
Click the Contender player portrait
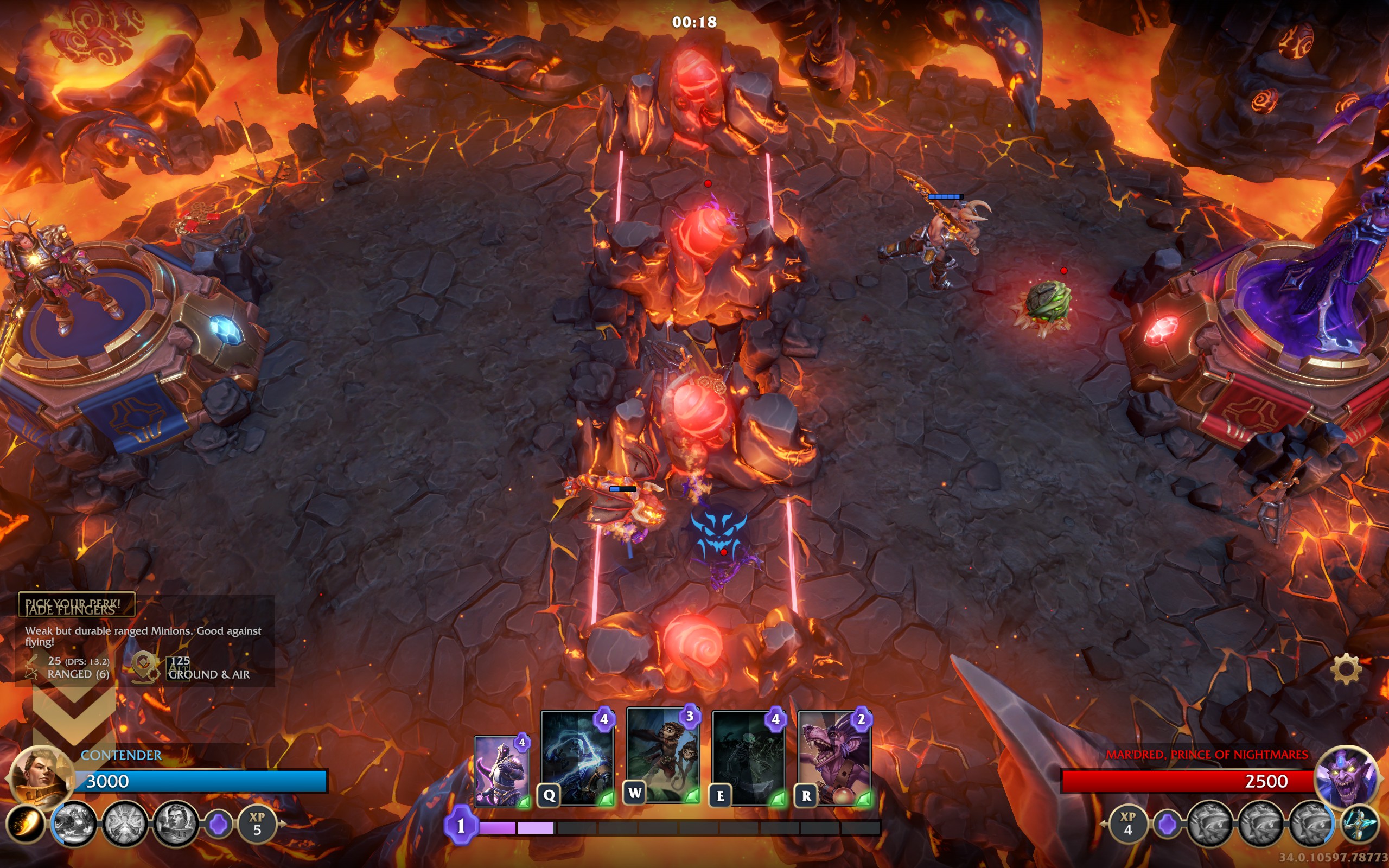41,775
